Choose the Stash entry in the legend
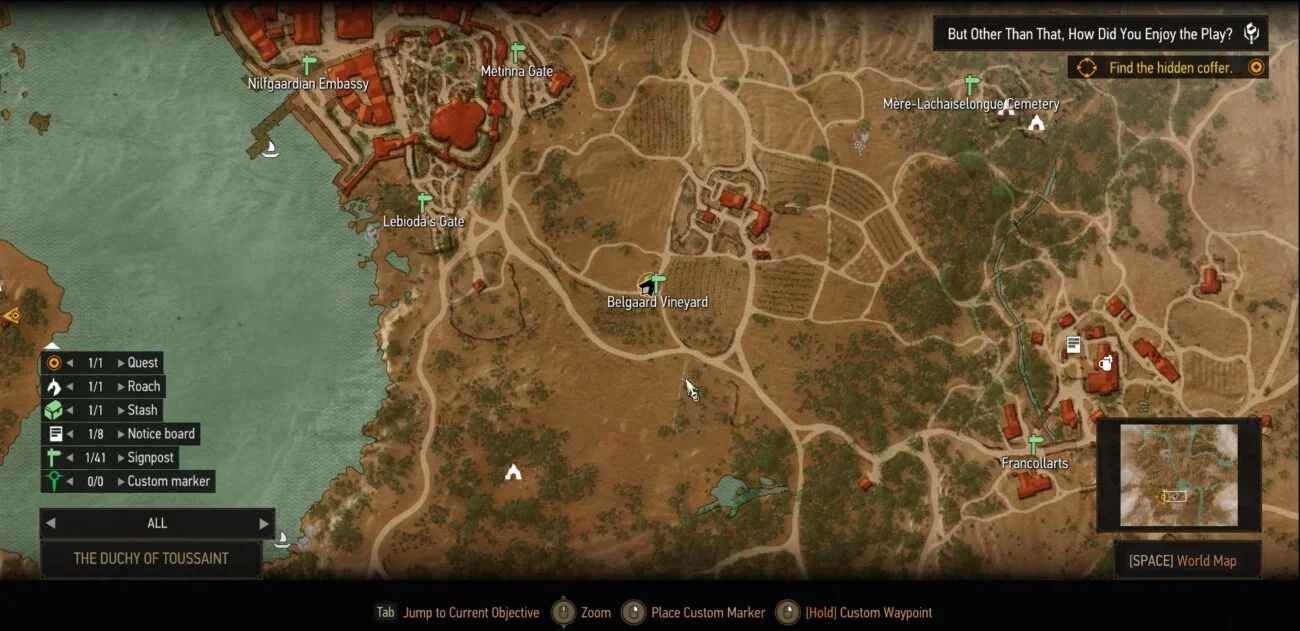The width and height of the screenshot is (1300, 631). pos(142,410)
